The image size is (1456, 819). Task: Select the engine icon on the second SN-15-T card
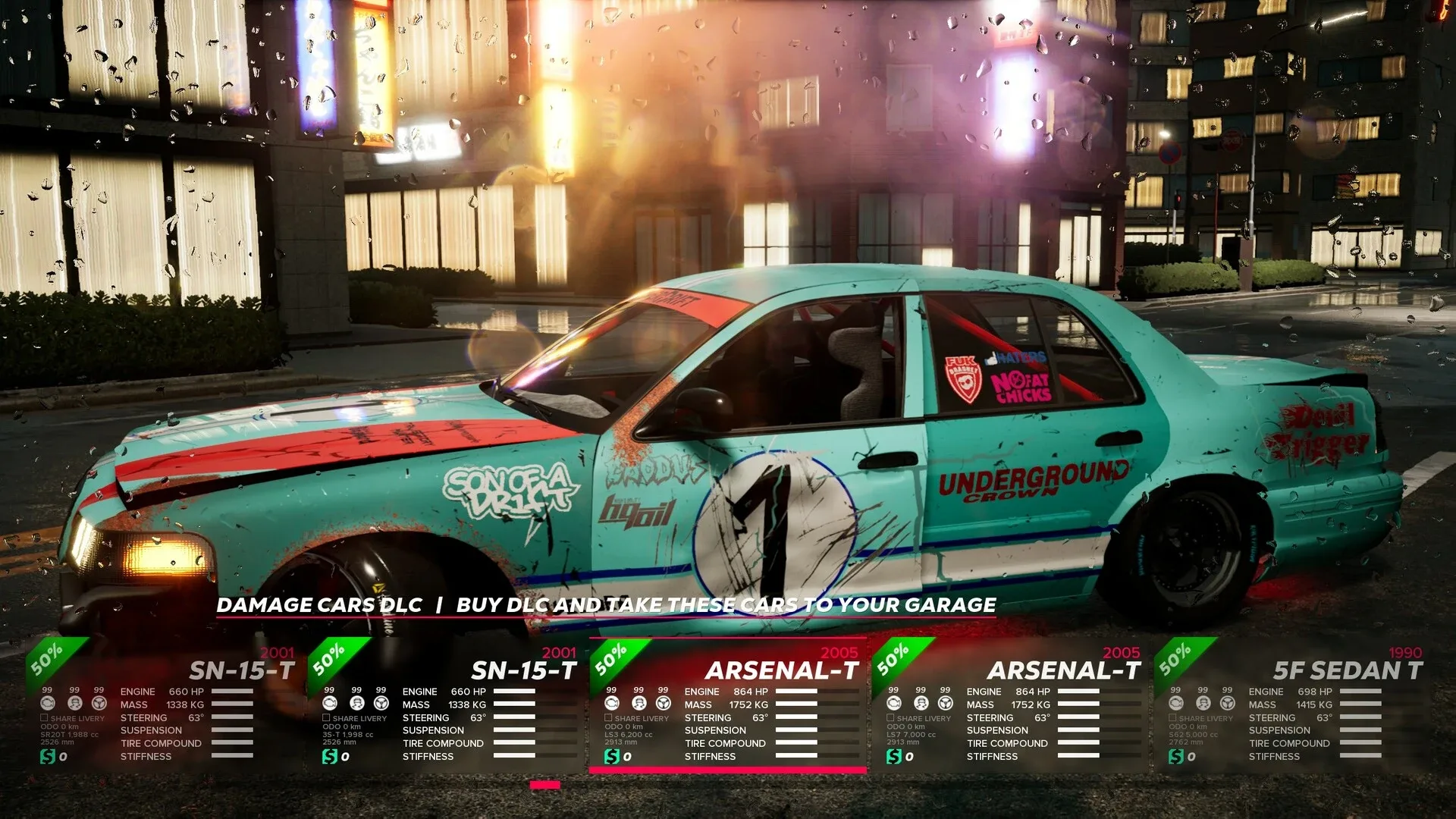[329, 704]
